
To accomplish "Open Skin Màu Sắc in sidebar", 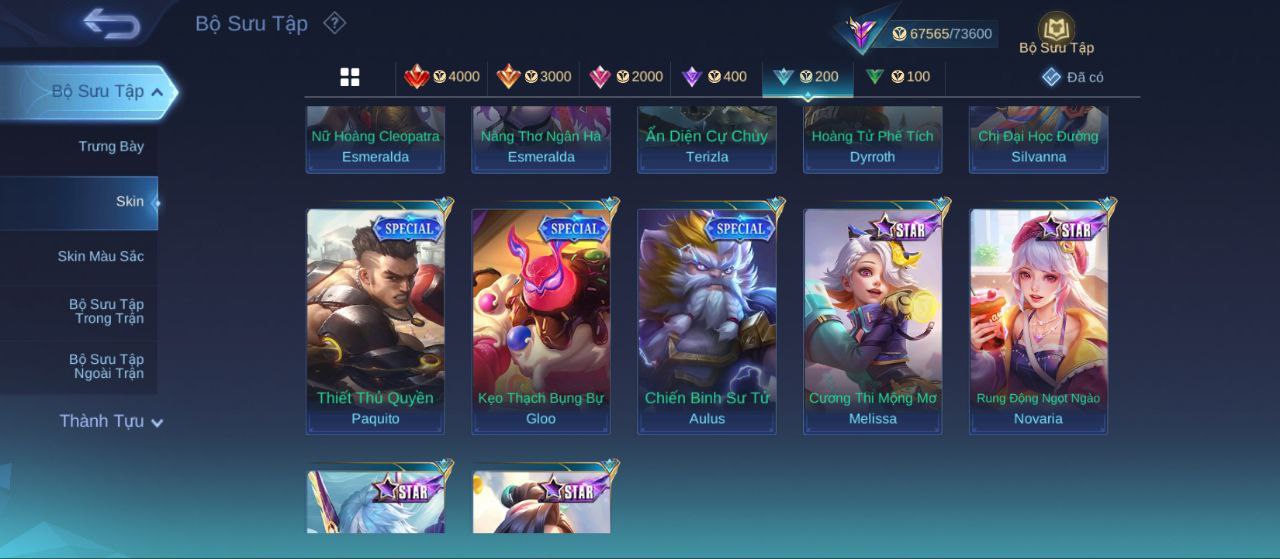I will [100, 257].
